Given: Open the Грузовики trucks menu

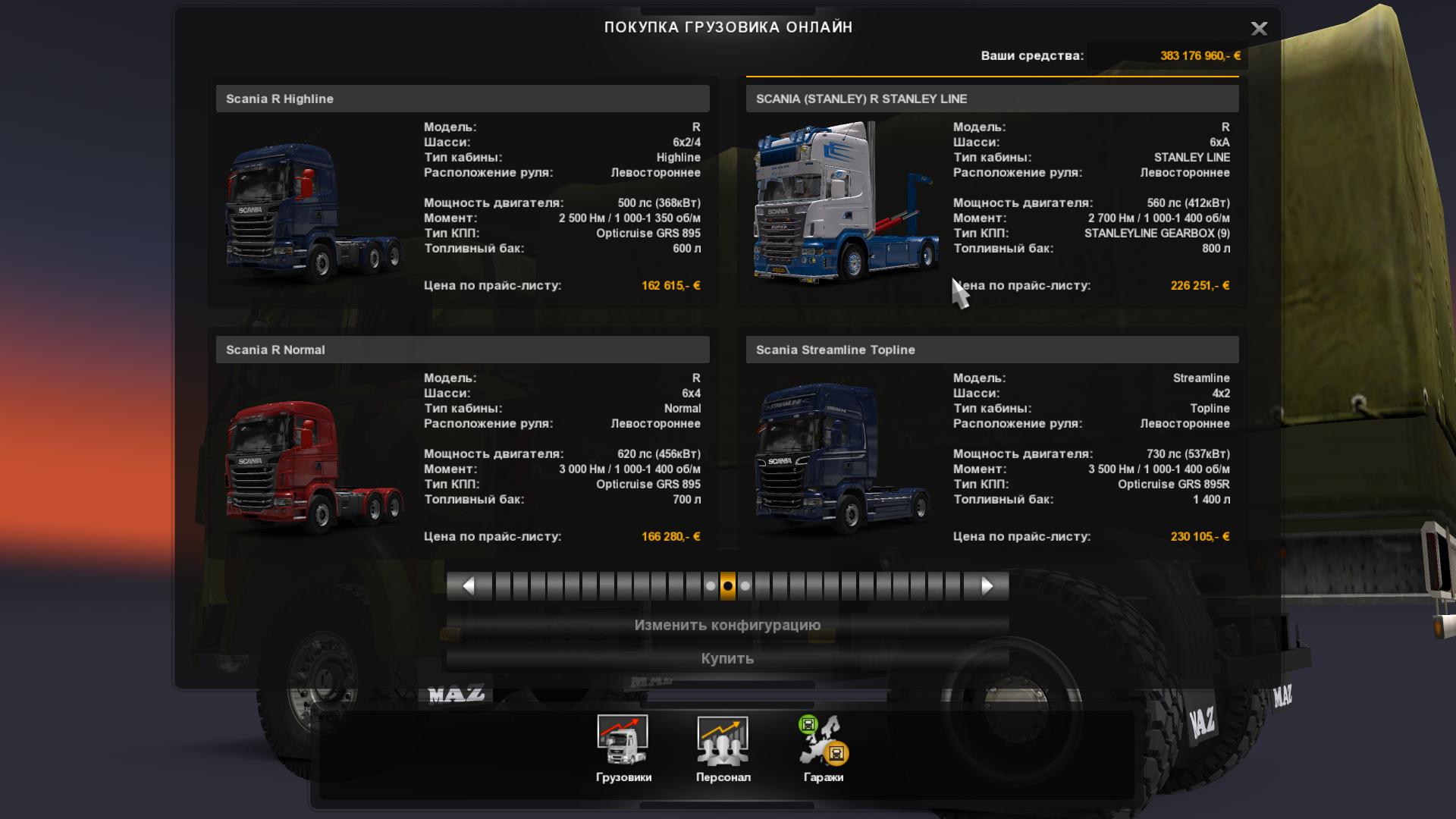Looking at the screenshot, I should point(623,748).
